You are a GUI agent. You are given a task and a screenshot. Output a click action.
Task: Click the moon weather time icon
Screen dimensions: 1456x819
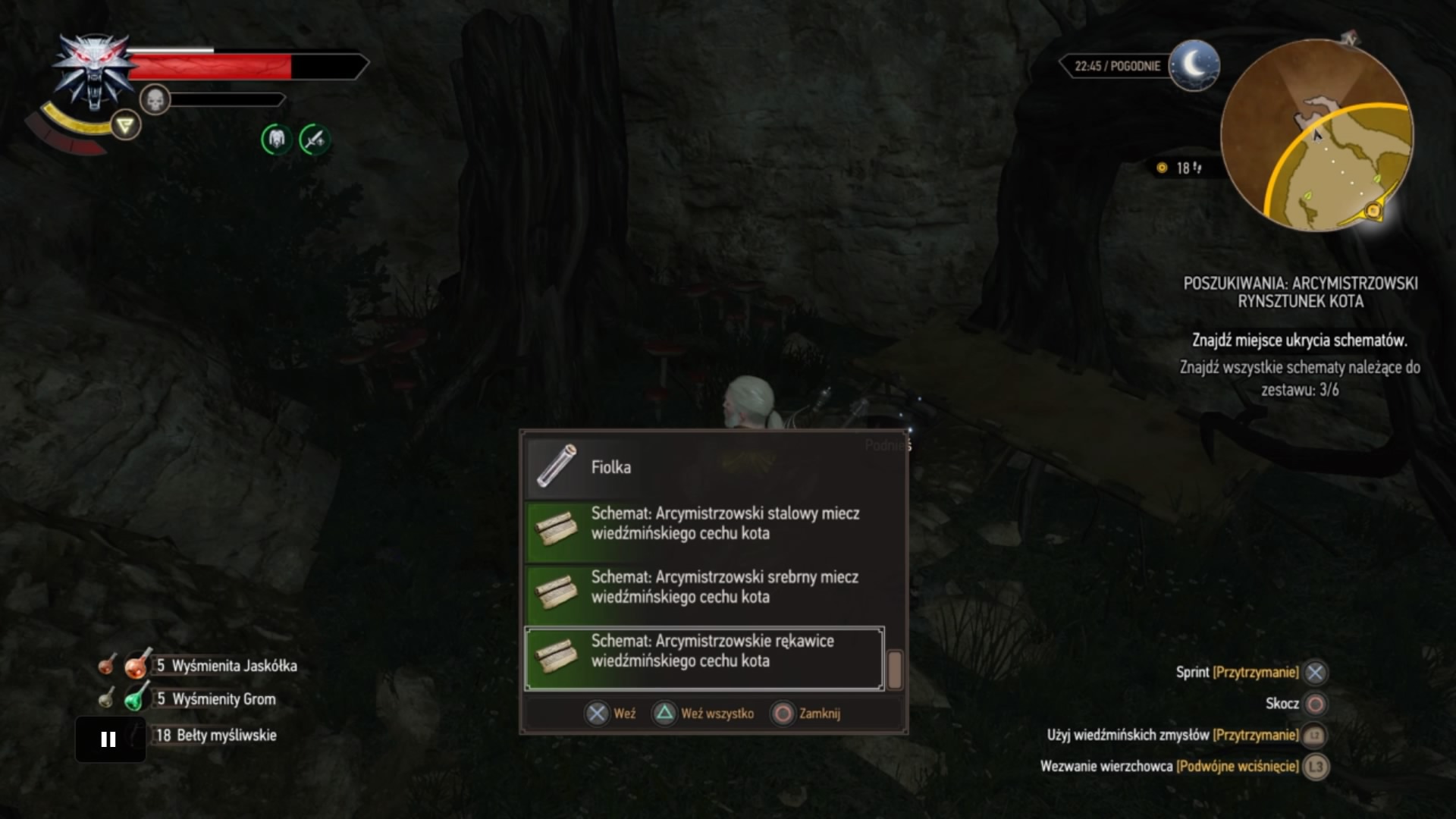[x=1194, y=66]
